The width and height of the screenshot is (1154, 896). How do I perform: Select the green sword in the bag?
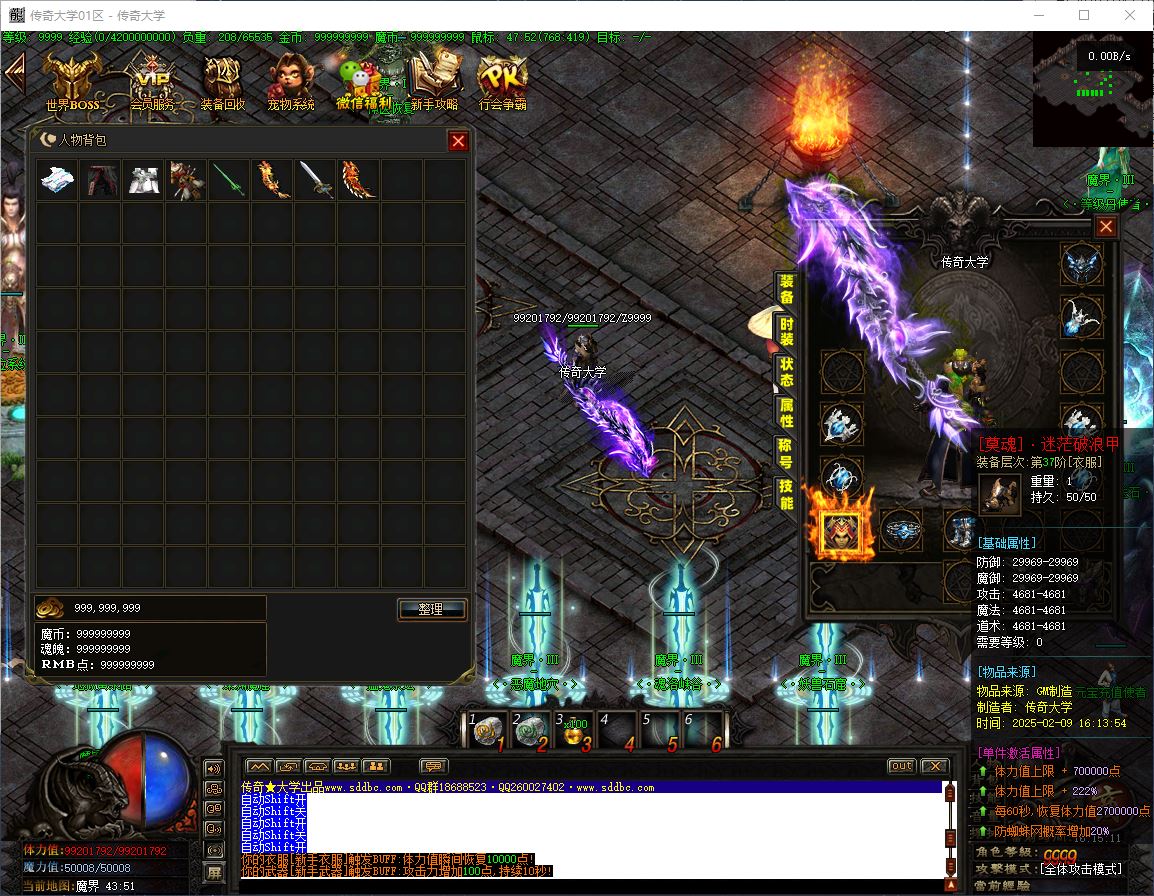(x=229, y=180)
